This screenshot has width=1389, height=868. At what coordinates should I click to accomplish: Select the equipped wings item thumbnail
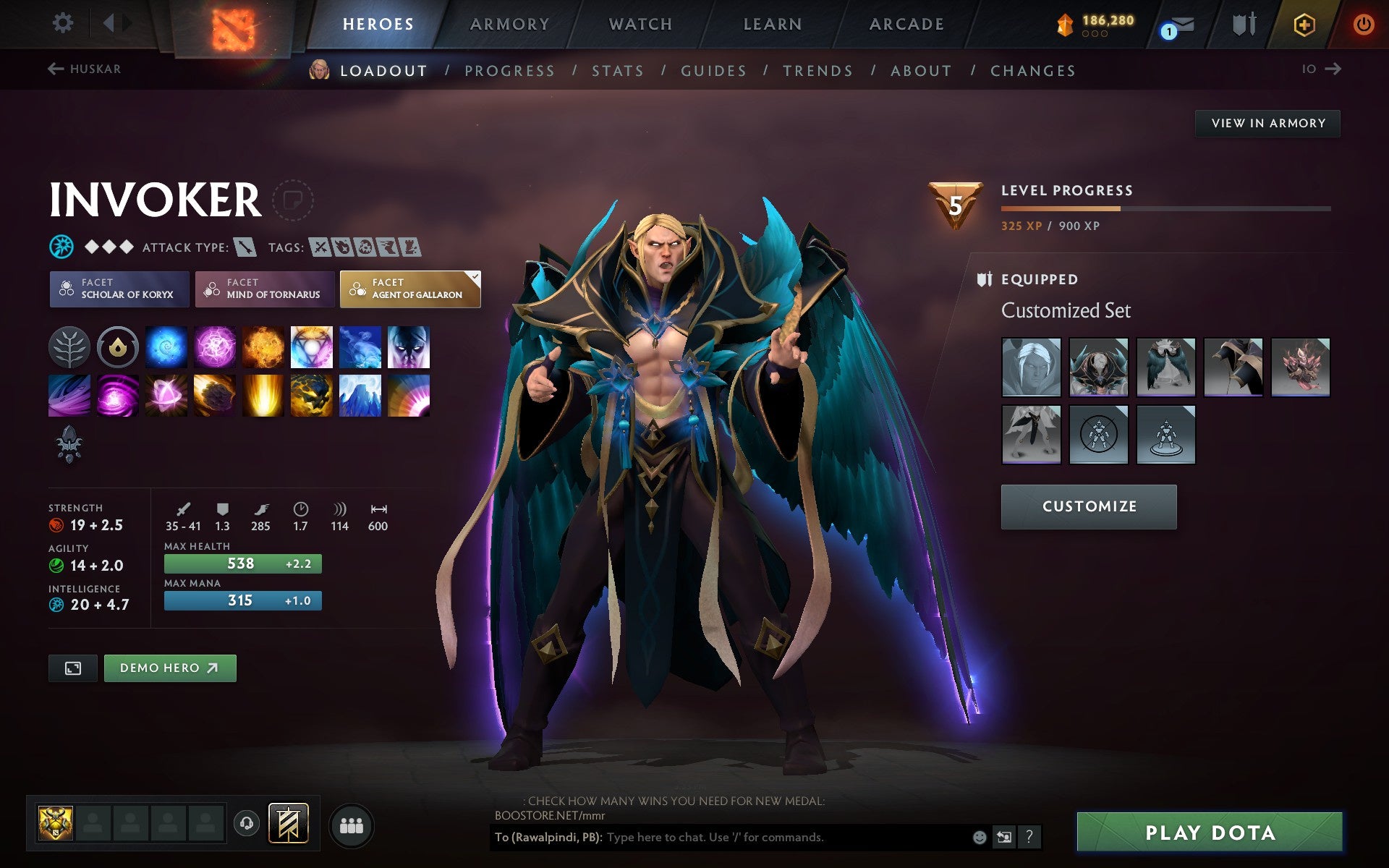[1165, 367]
